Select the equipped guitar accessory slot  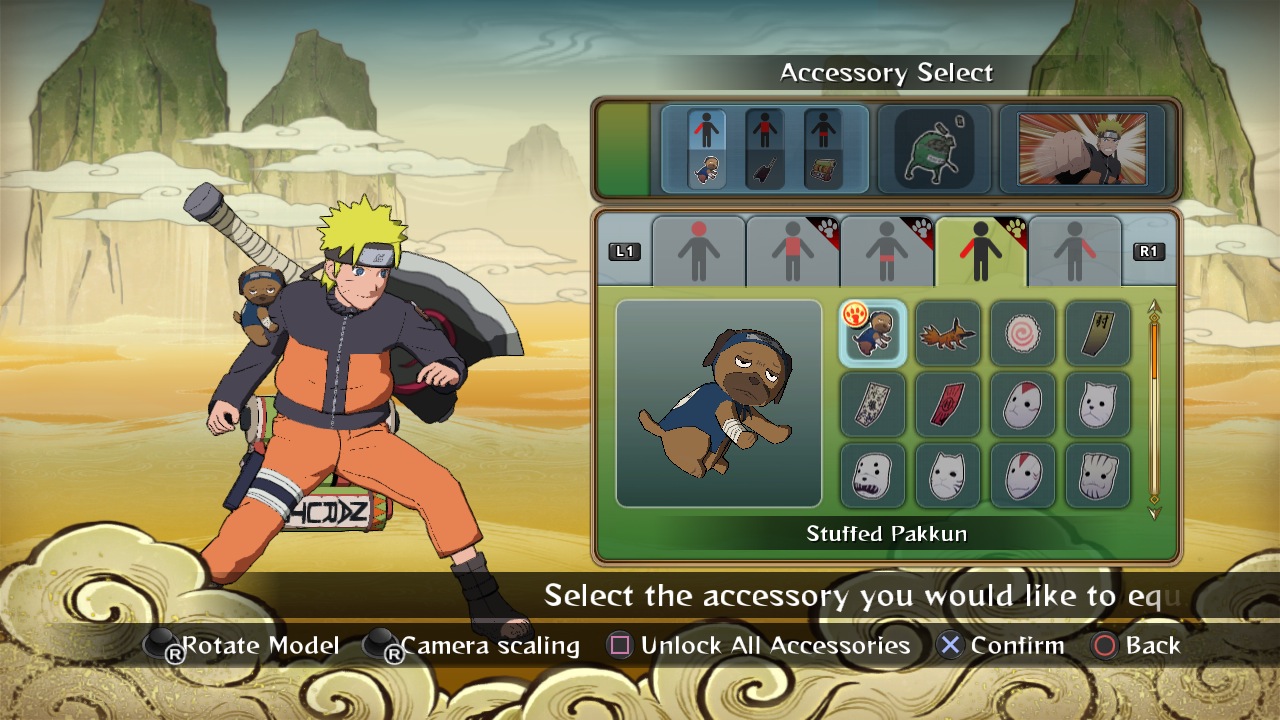tap(763, 150)
